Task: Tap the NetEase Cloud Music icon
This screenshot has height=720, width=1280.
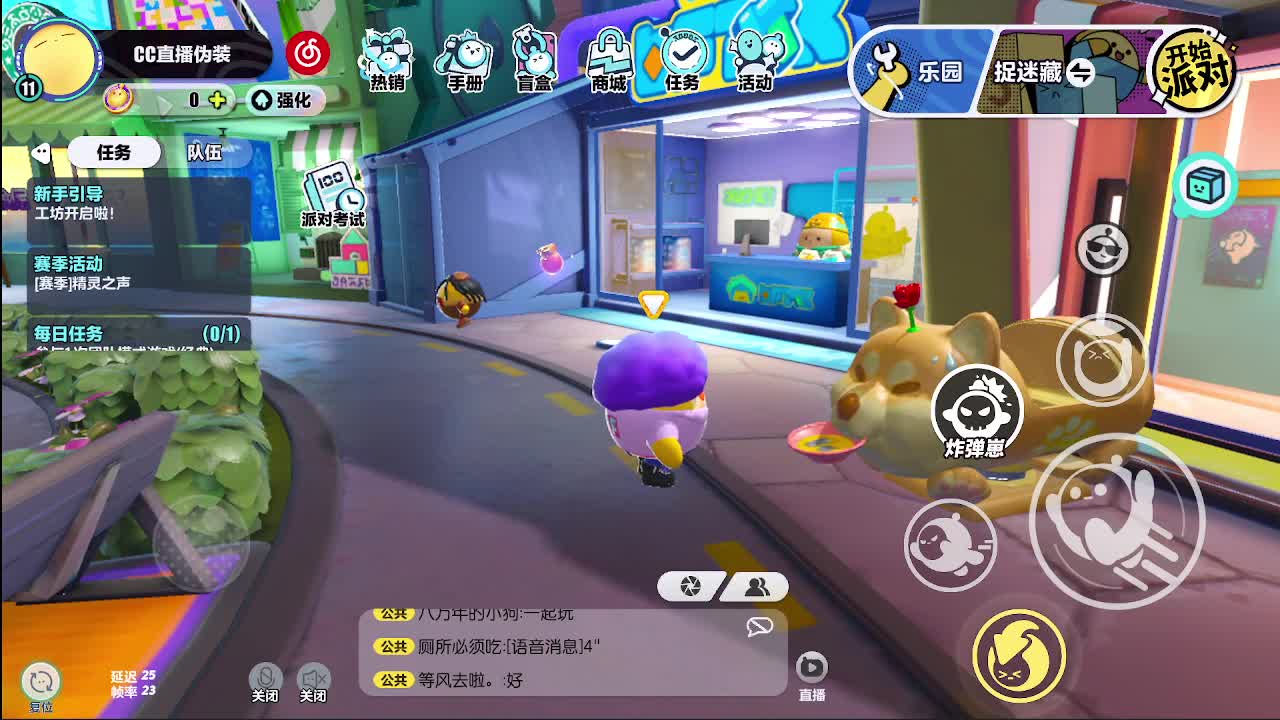Action: click(x=307, y=53)
